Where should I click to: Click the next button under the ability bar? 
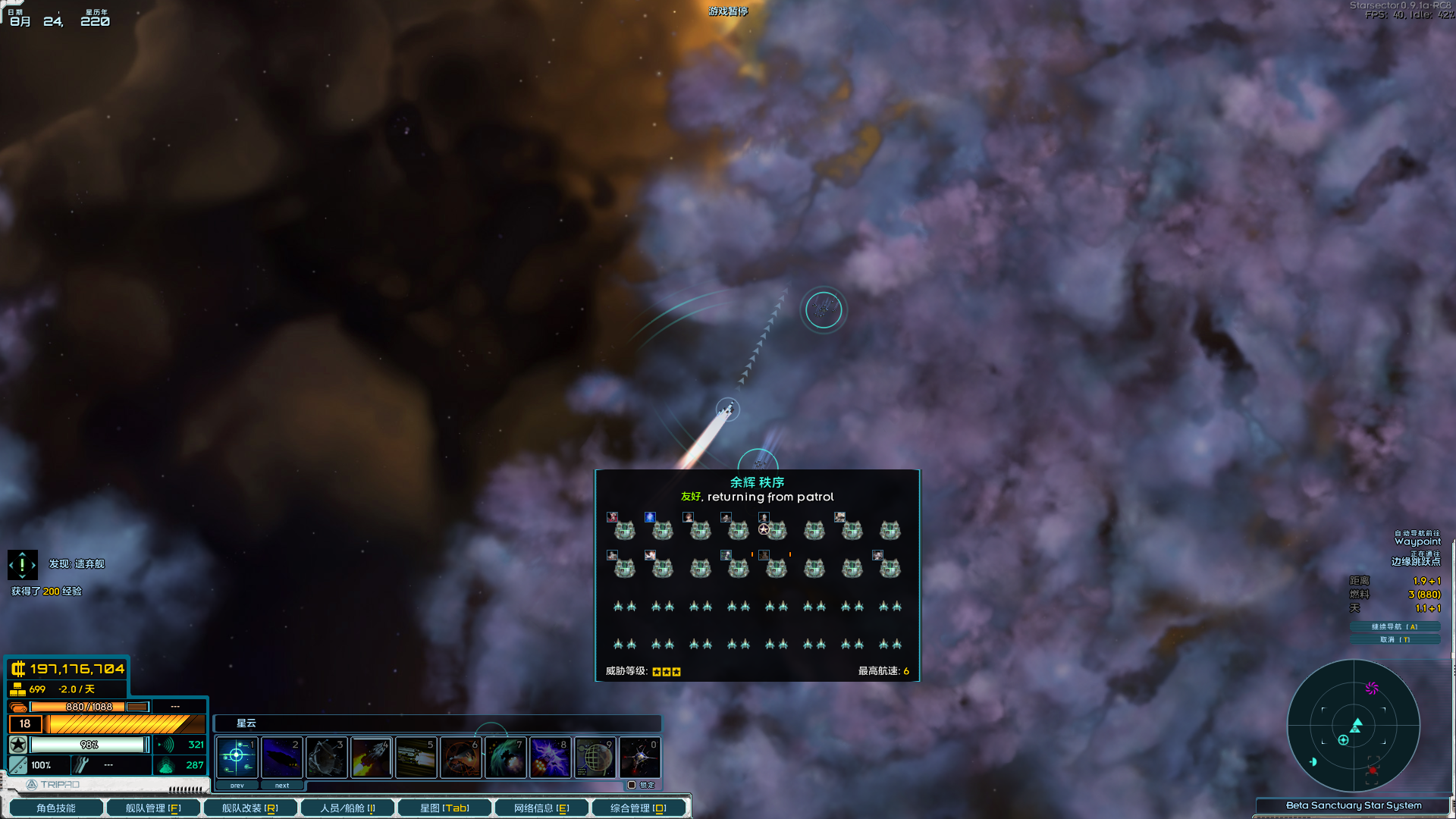click(282, 785)
